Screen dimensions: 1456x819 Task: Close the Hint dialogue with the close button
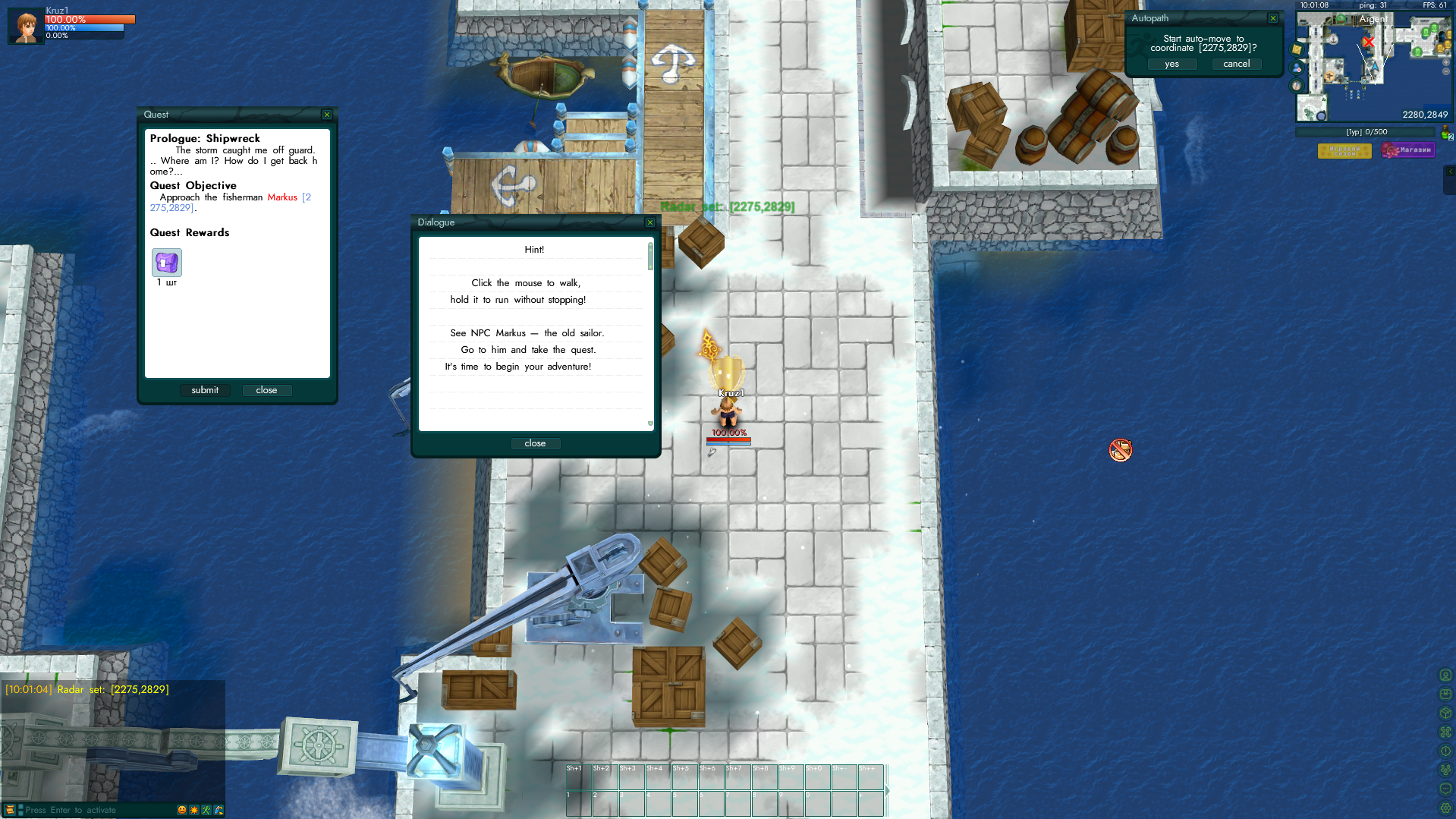(x=535, y=443)
